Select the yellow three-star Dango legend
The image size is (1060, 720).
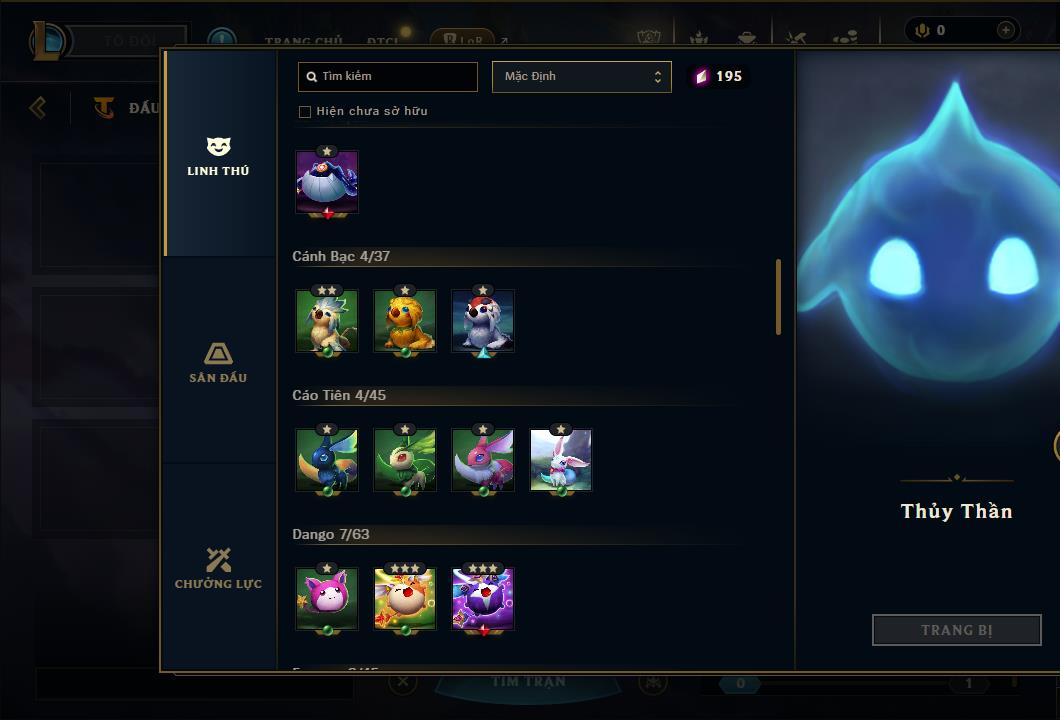[x=405, y=599]
